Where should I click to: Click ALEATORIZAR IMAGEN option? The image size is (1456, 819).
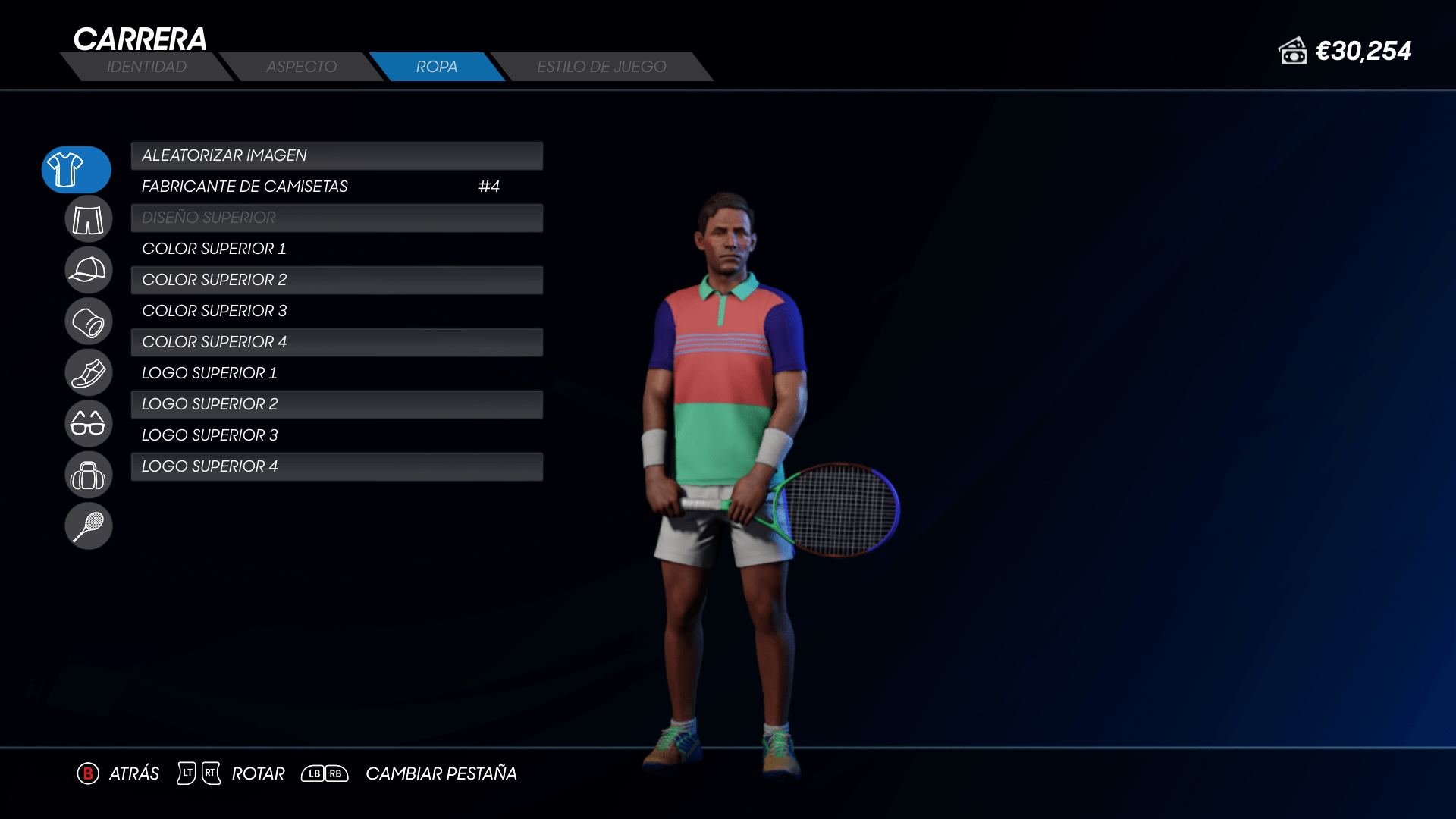(x=337, y=155)
